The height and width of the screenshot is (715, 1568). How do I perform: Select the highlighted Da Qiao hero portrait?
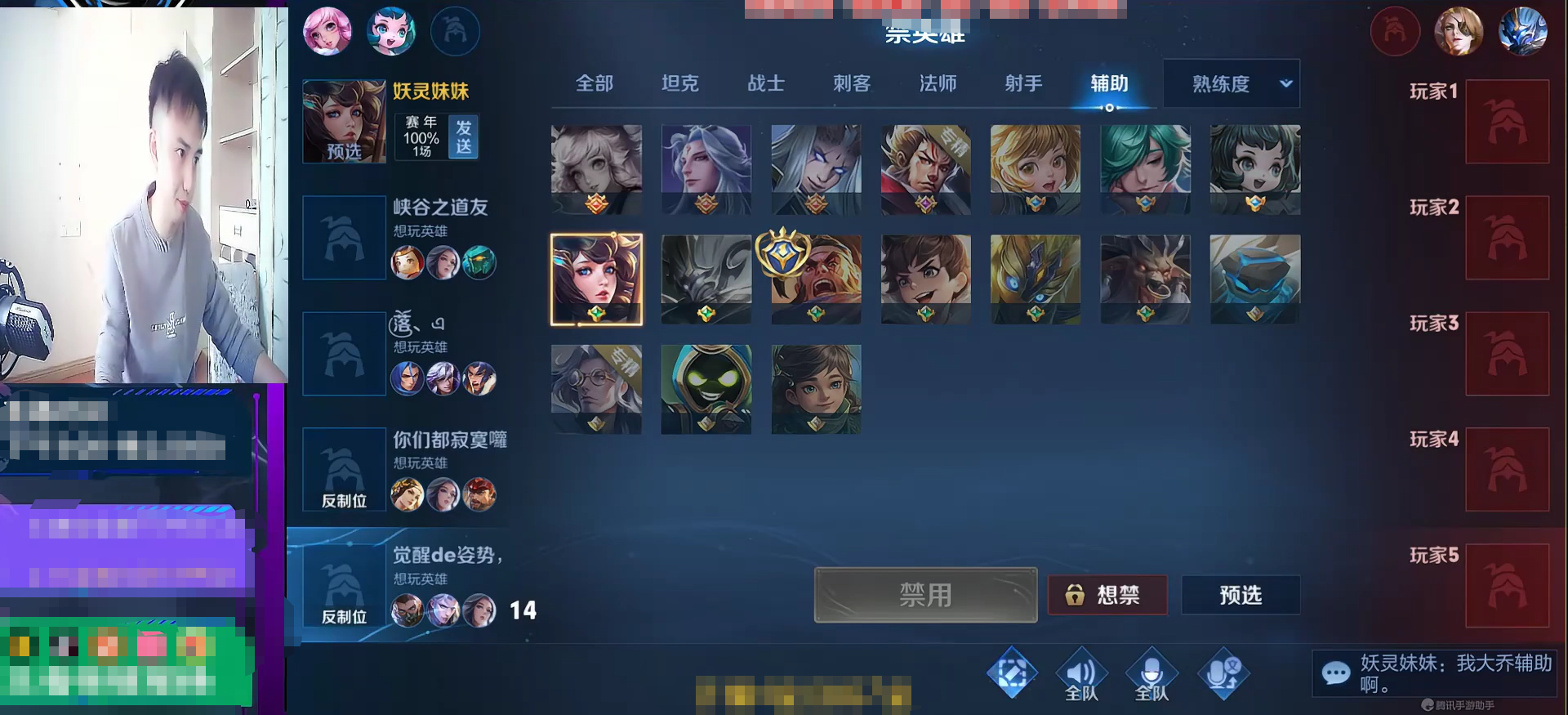596,278
